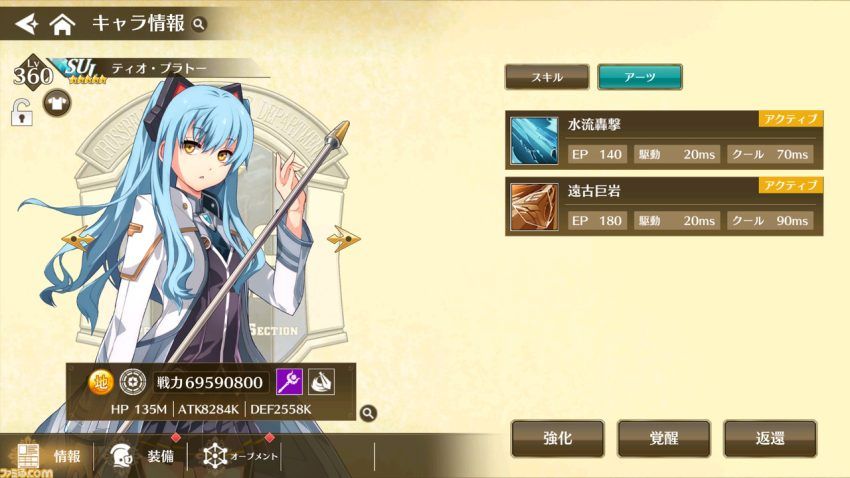Show the next character with right arrow
The width and height of the screenshot is (850, 478).
click(x=345, y=238)
